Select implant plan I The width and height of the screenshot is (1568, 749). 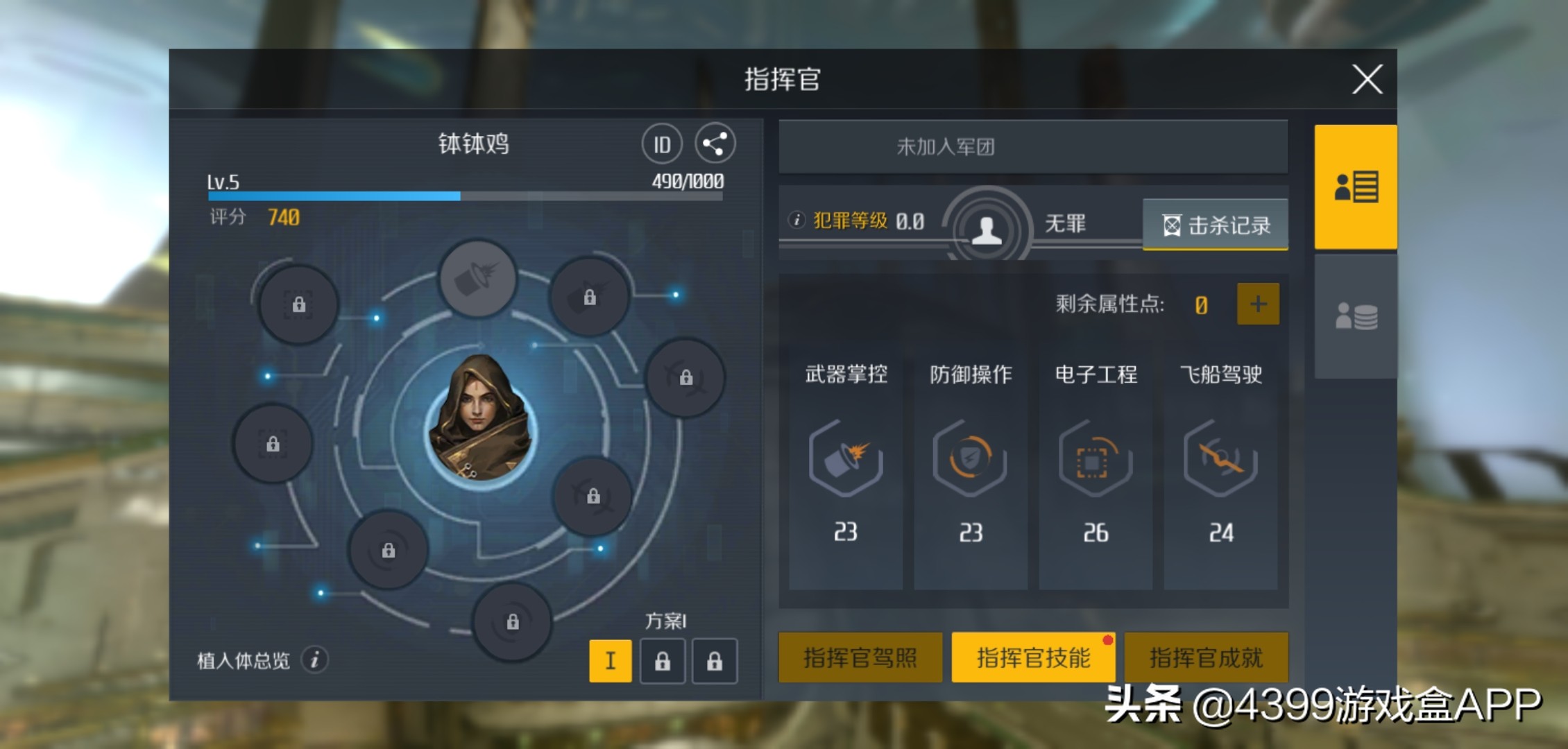(610, 661)
